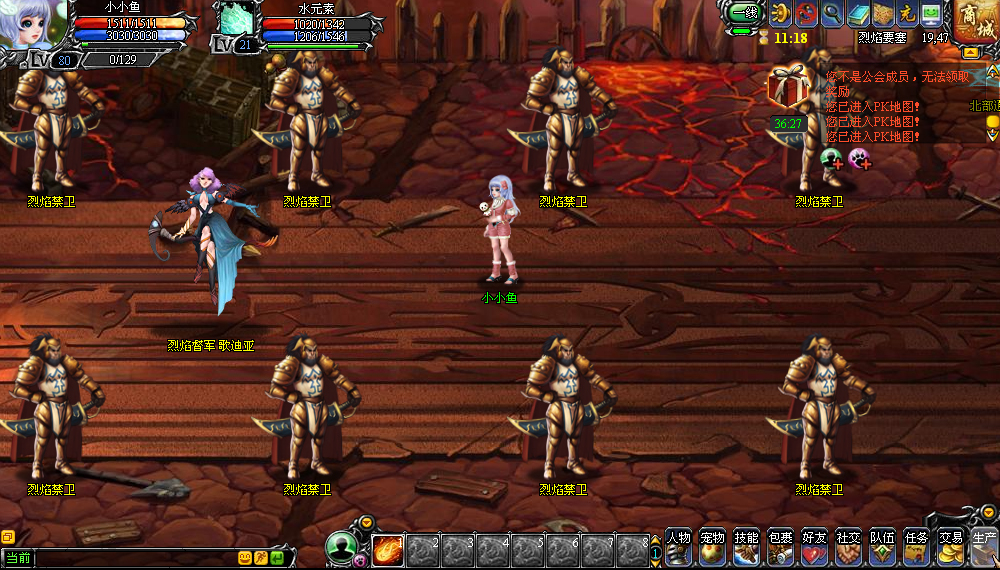The width and height of the screenshot is (1000, 570).
Task: Open the 技能 skills menu
Action: (x=746, y=548)
